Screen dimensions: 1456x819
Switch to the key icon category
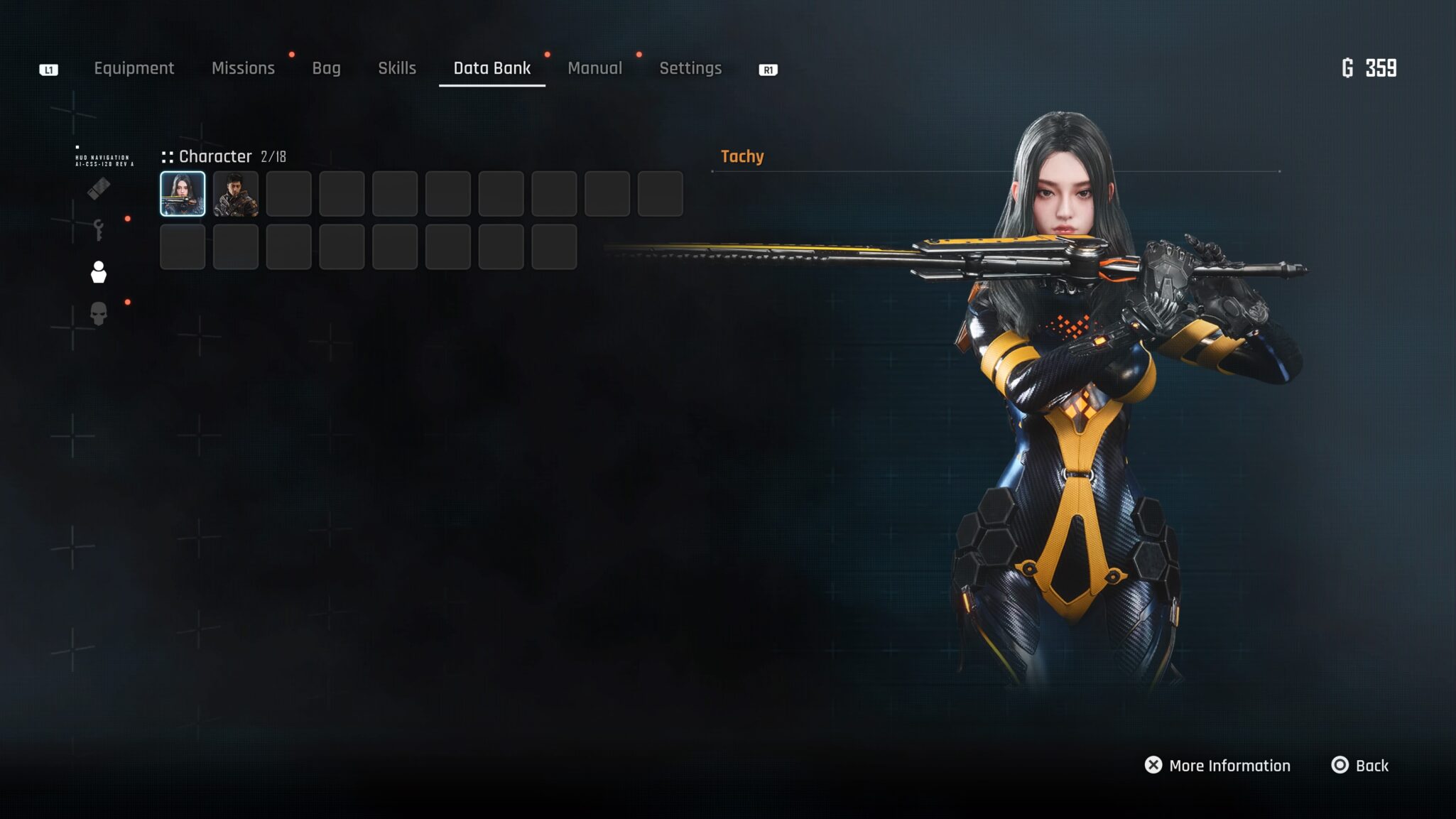coord(99,230)
